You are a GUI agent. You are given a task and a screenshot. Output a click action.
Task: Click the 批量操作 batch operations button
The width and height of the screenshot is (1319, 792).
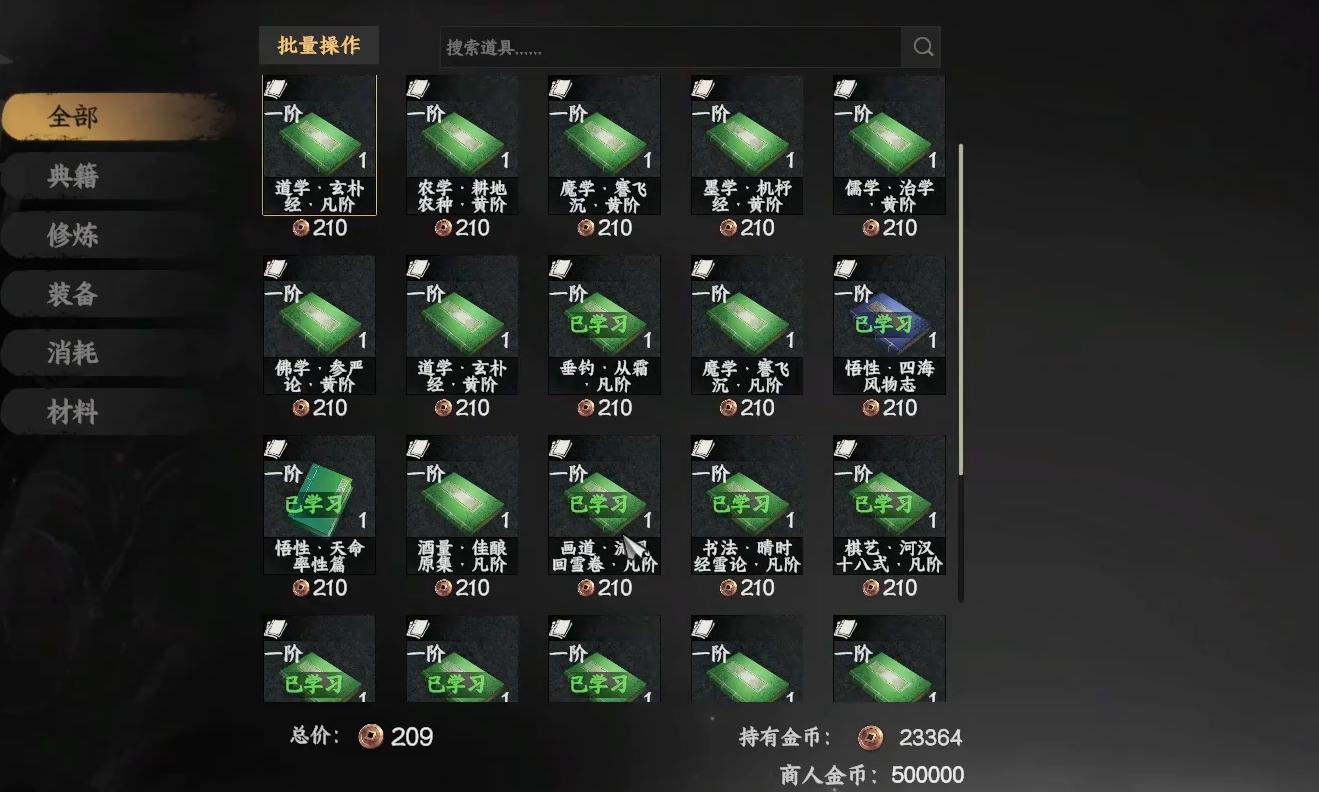click(x=318, y=45)
